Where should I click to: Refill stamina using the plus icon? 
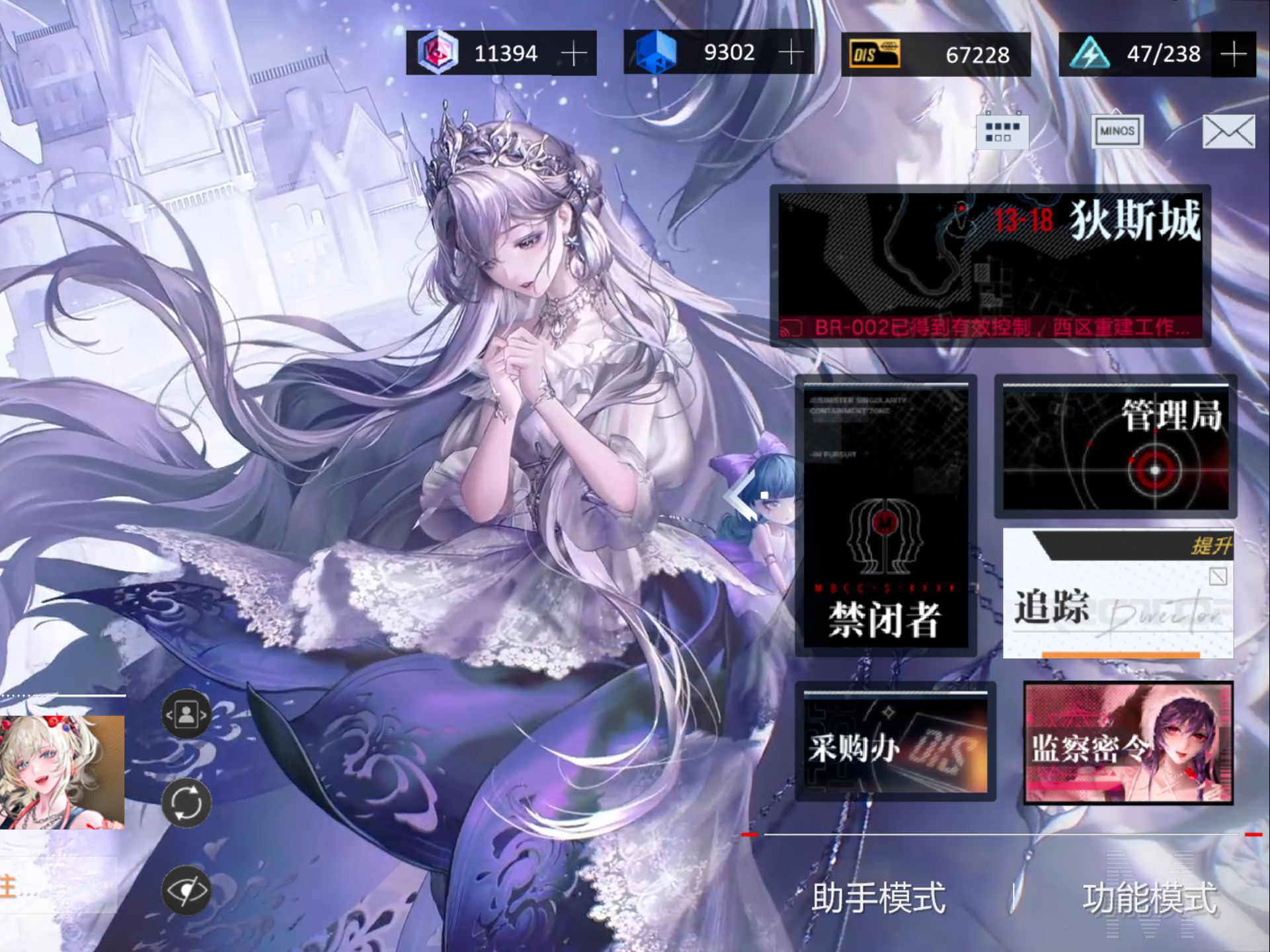click(1234, 54)
